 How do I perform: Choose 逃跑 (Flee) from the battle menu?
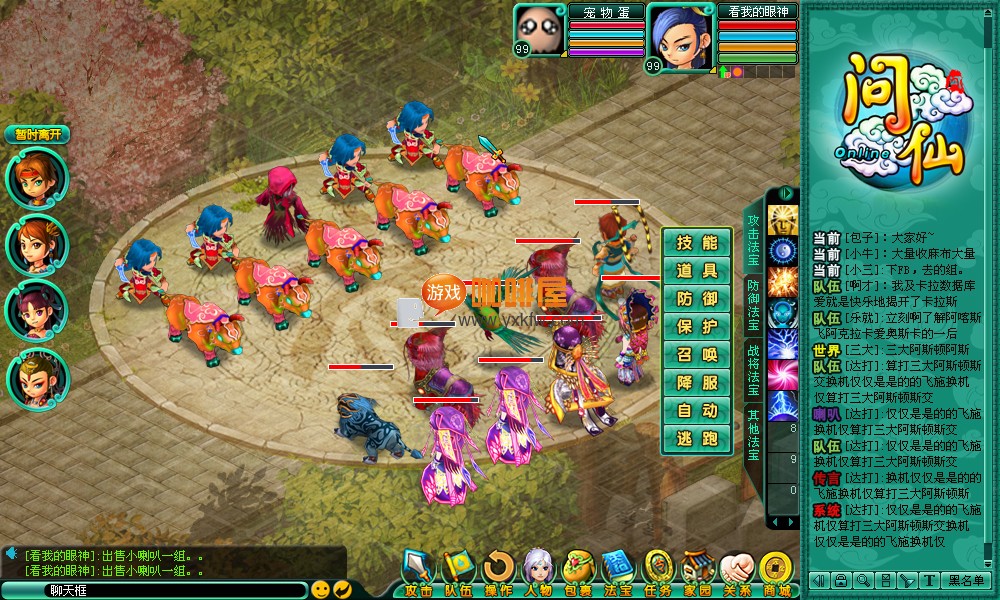tap(697, 439)
